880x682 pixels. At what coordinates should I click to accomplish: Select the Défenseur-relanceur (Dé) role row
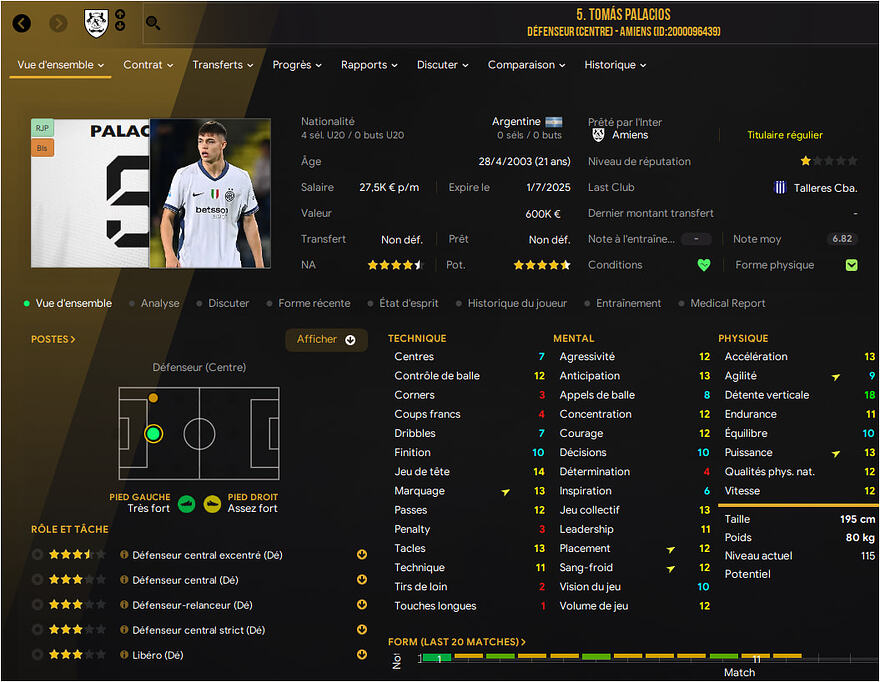pos(192,605)
